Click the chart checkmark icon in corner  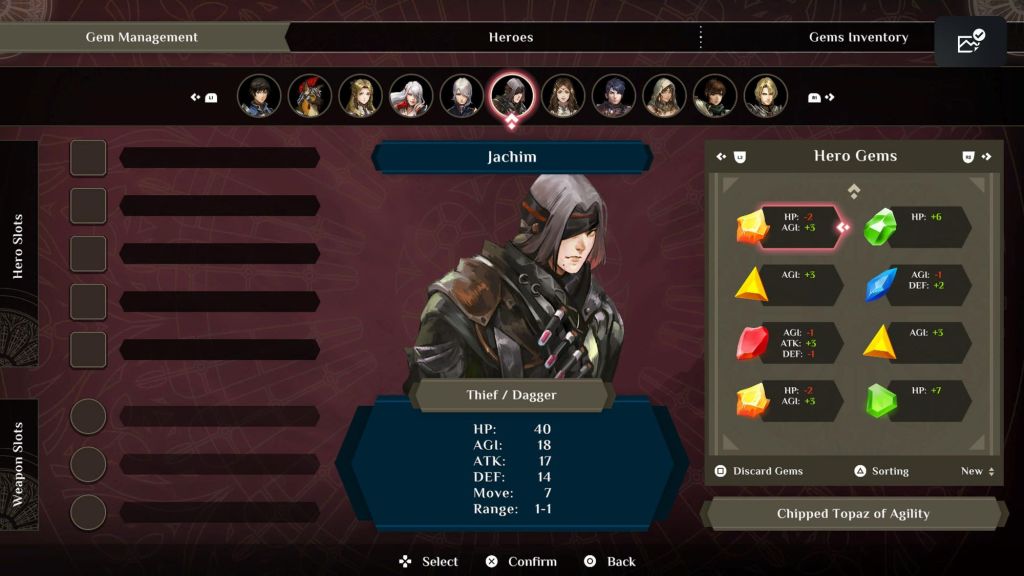(970, 42)
